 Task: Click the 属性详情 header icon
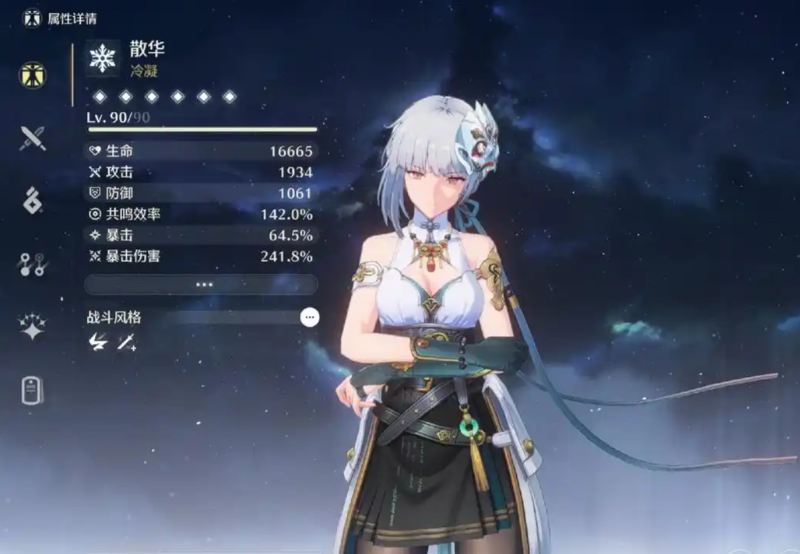pyautogui.click(x=32, y=17)
